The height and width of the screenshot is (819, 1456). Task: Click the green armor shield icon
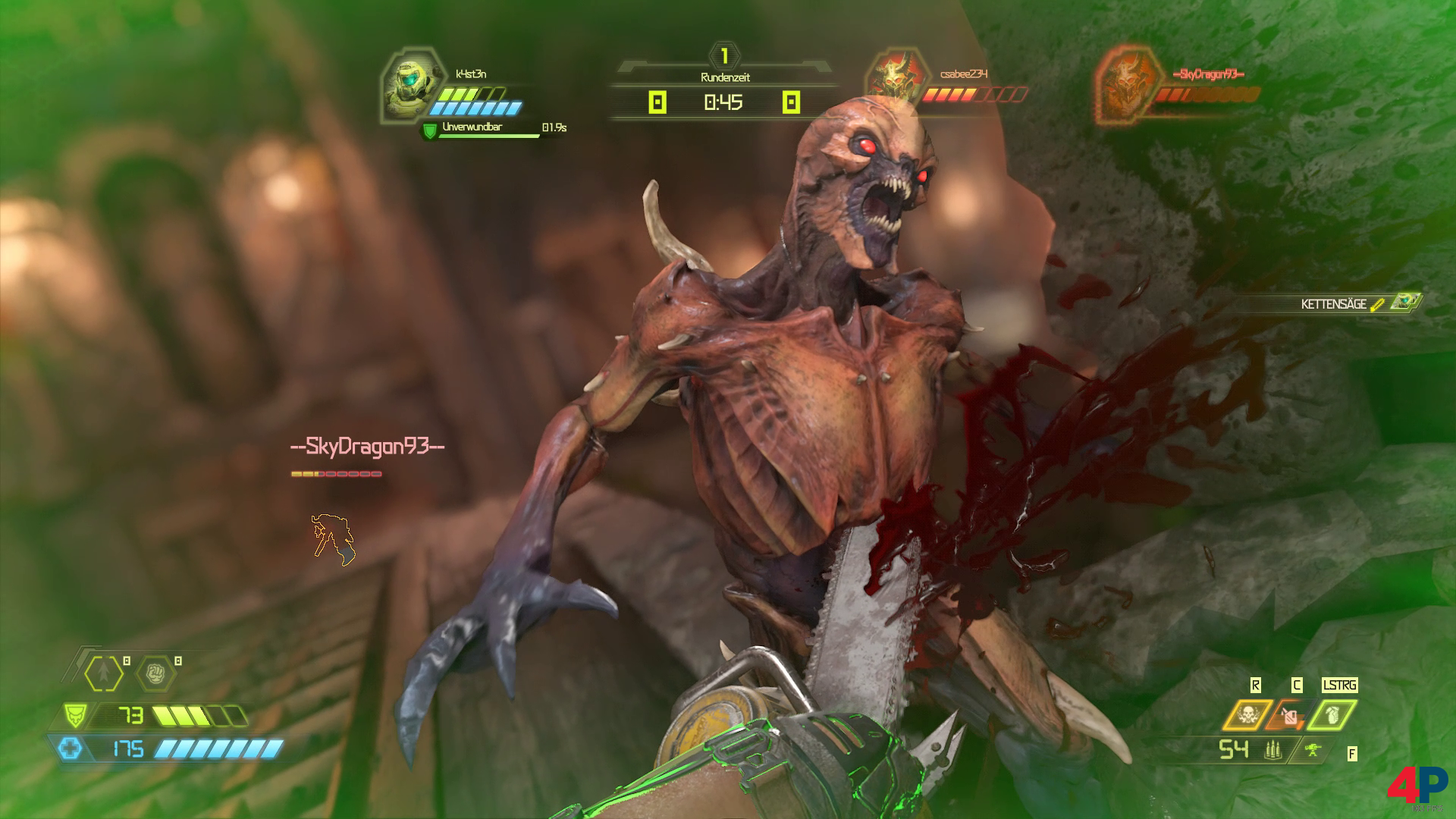click(74, 715)
